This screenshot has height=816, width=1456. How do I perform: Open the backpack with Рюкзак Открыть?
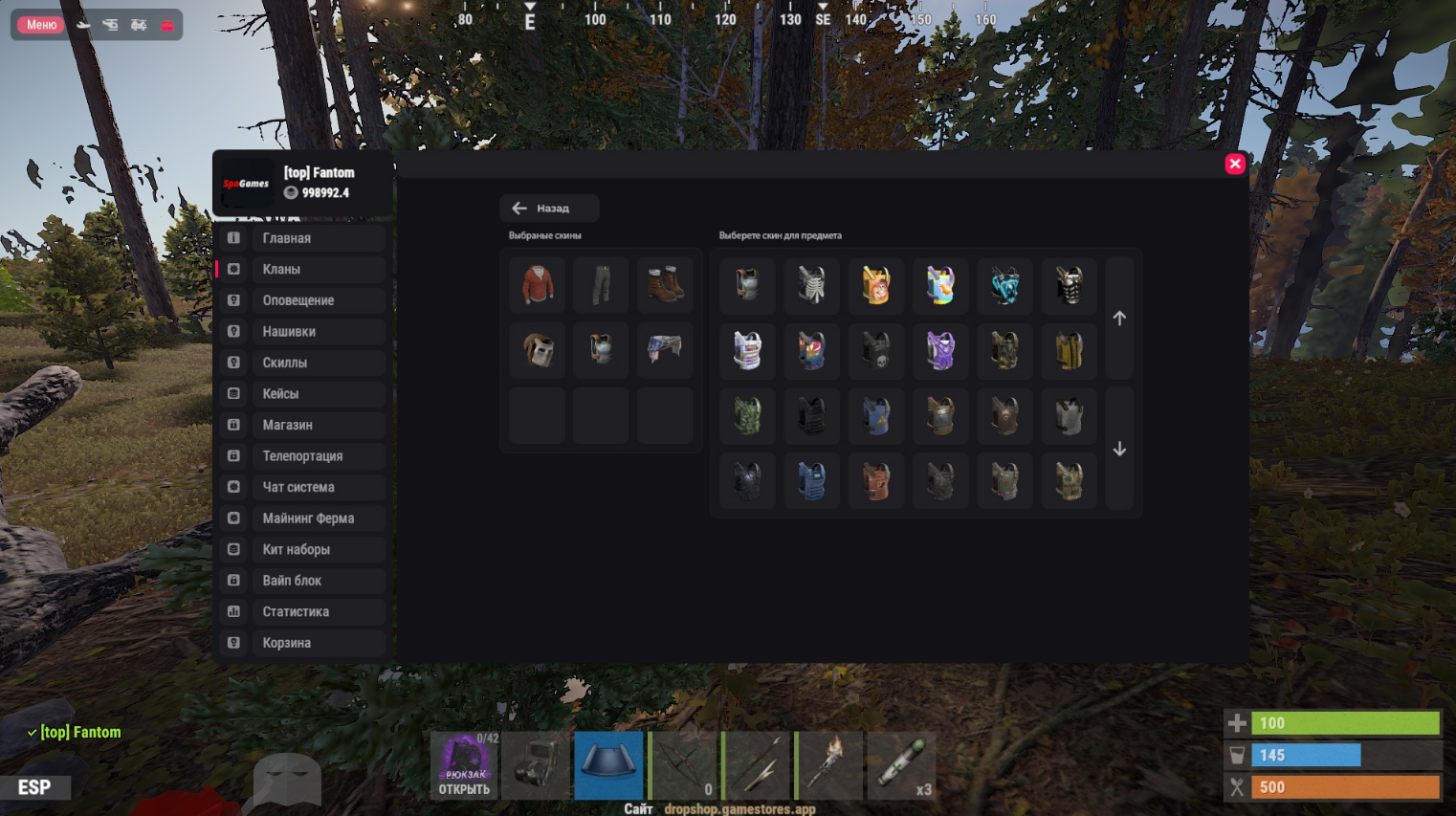tap(465, 765)
